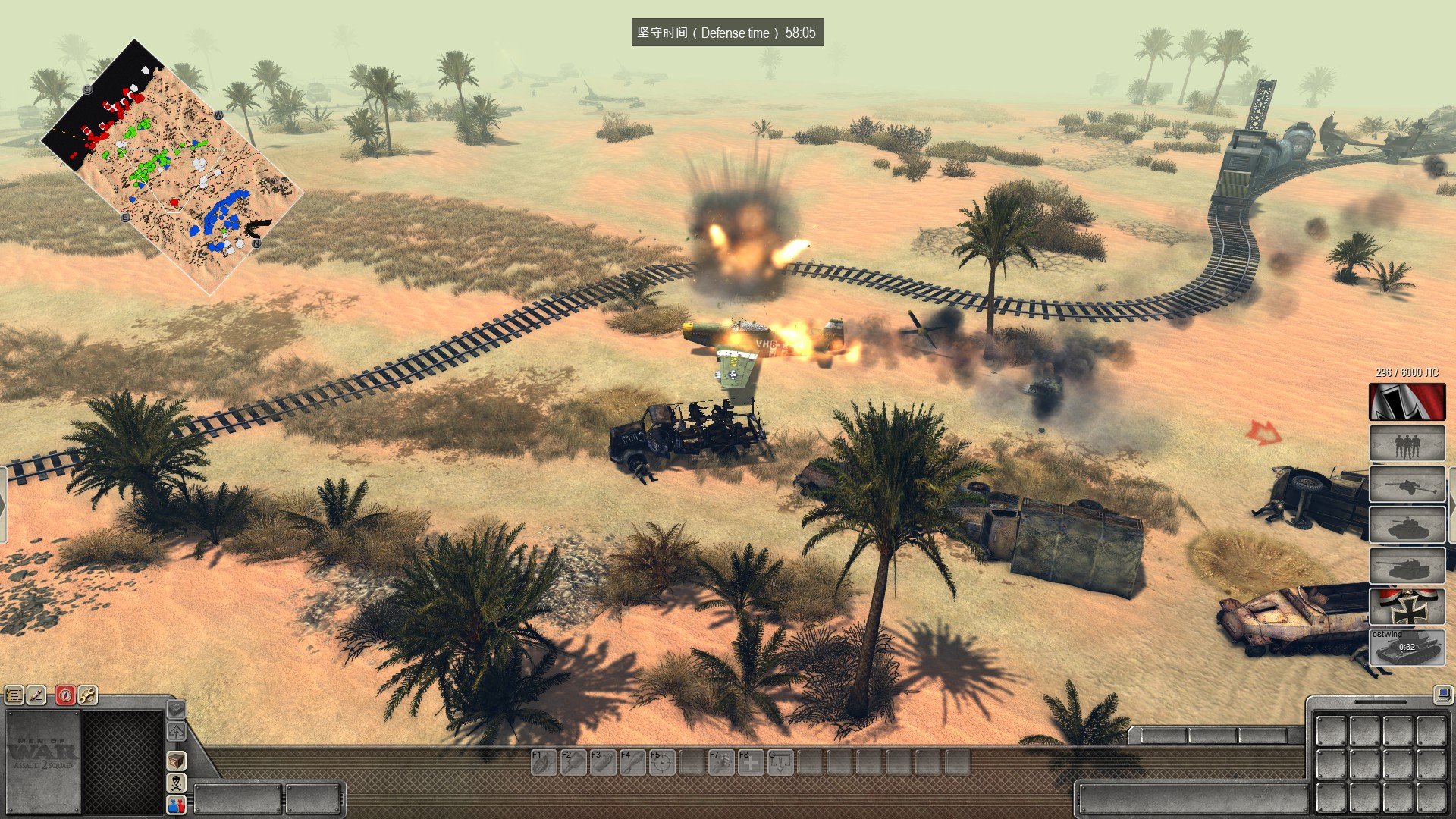Toggle the red compass button
This screenshot has width=1456, height=819.
65,695
